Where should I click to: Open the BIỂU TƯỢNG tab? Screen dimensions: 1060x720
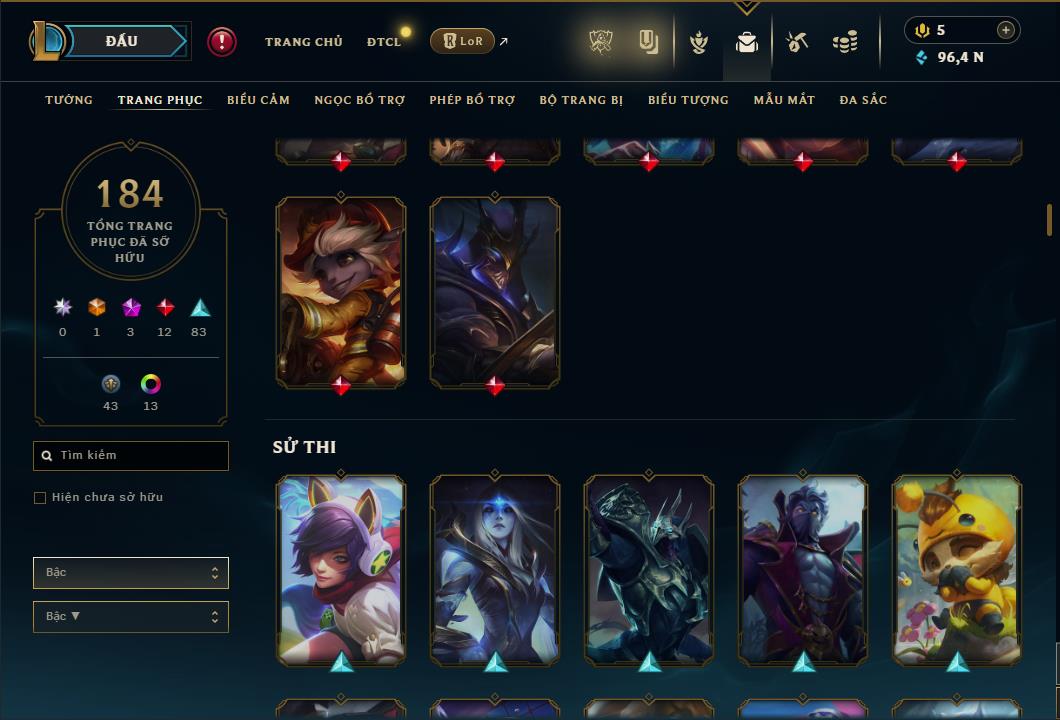[688, 100]
